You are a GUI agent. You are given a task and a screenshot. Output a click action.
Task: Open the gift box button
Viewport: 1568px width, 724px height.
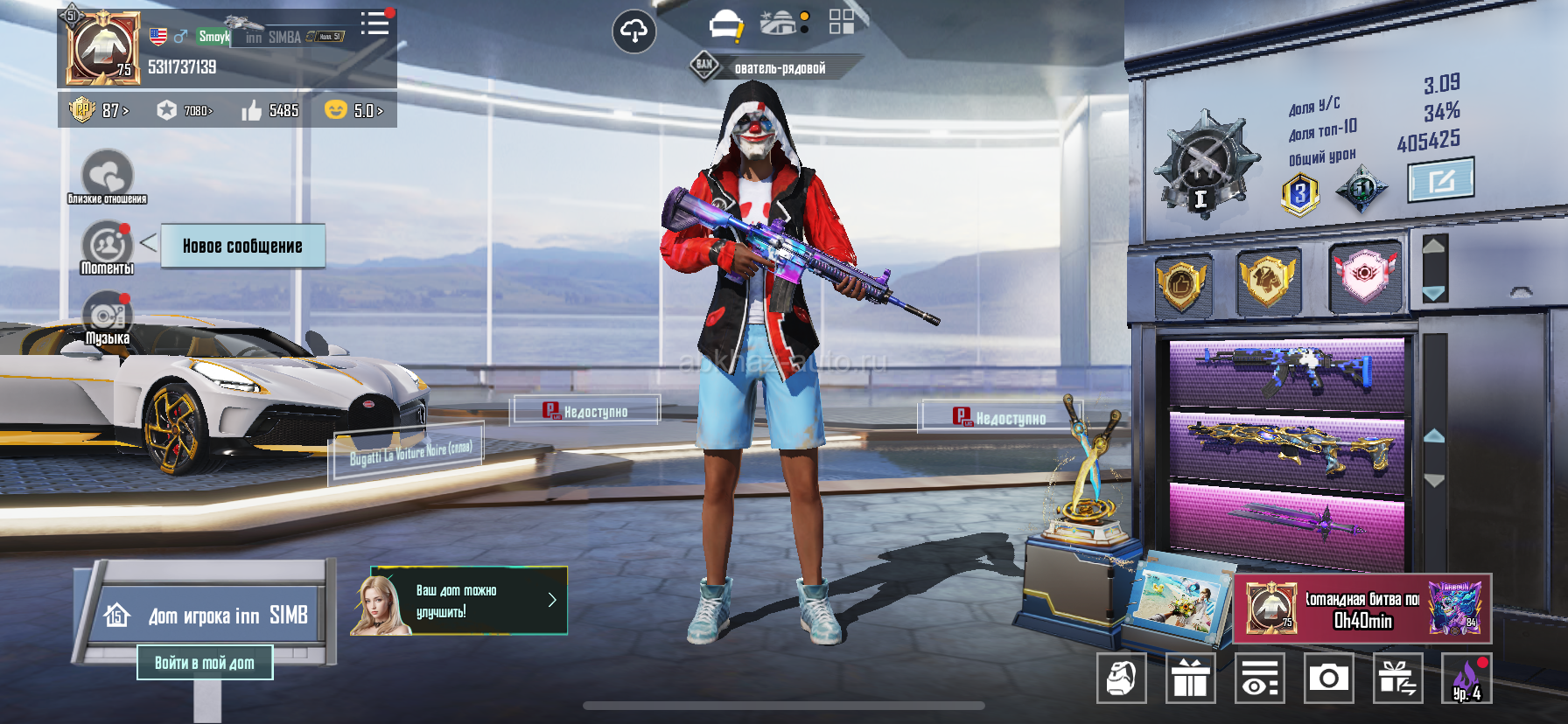coord(1190,678)
